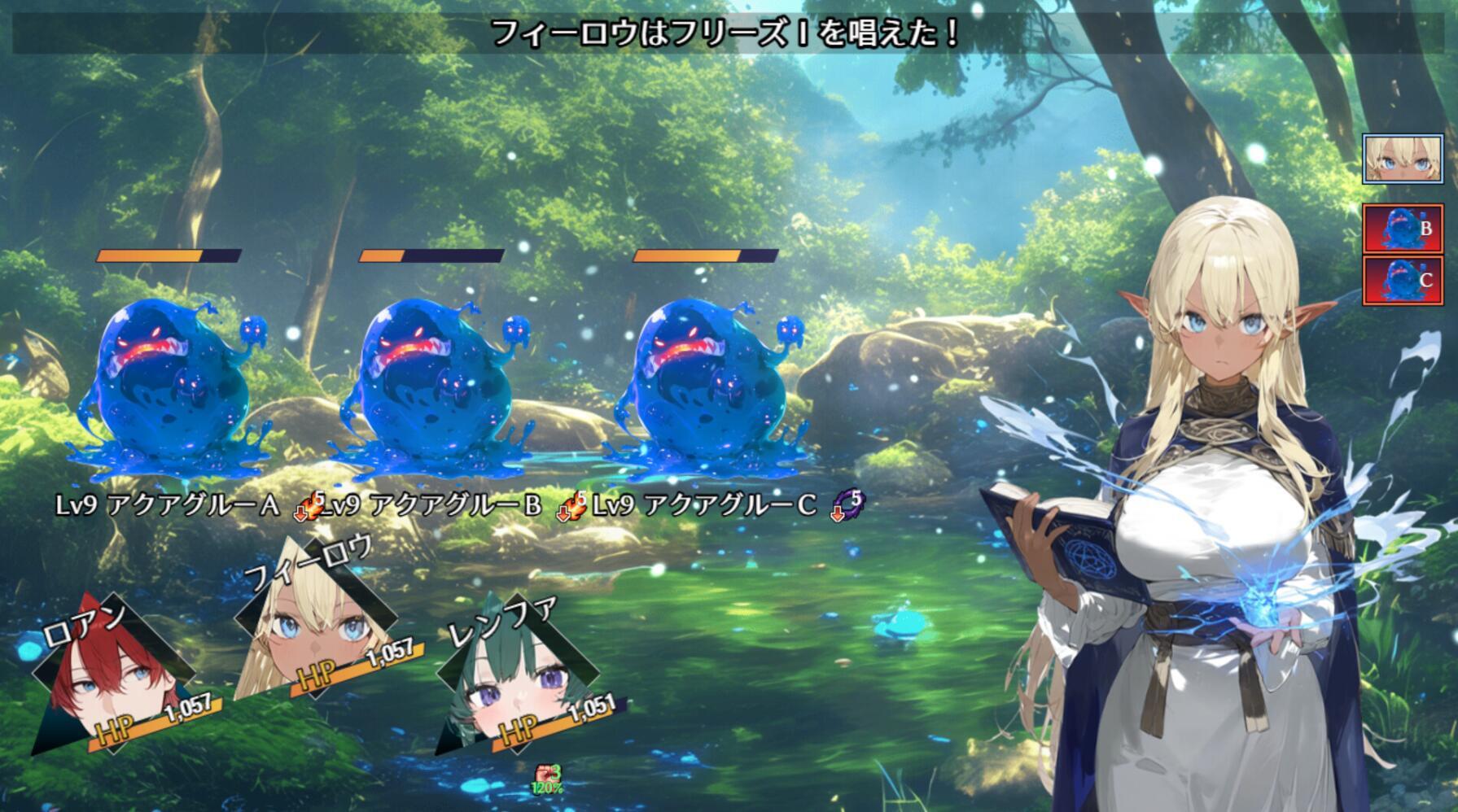
Task: Click フィーロウ's portrait in the turn order bar
Action: point(1404,160)
